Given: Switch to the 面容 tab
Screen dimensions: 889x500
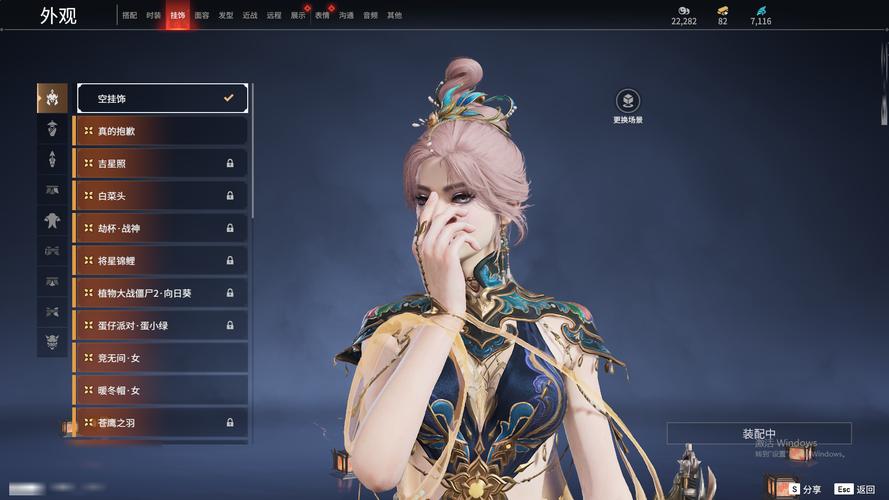Looking at the screenshot, I should [x=202, y=16].
